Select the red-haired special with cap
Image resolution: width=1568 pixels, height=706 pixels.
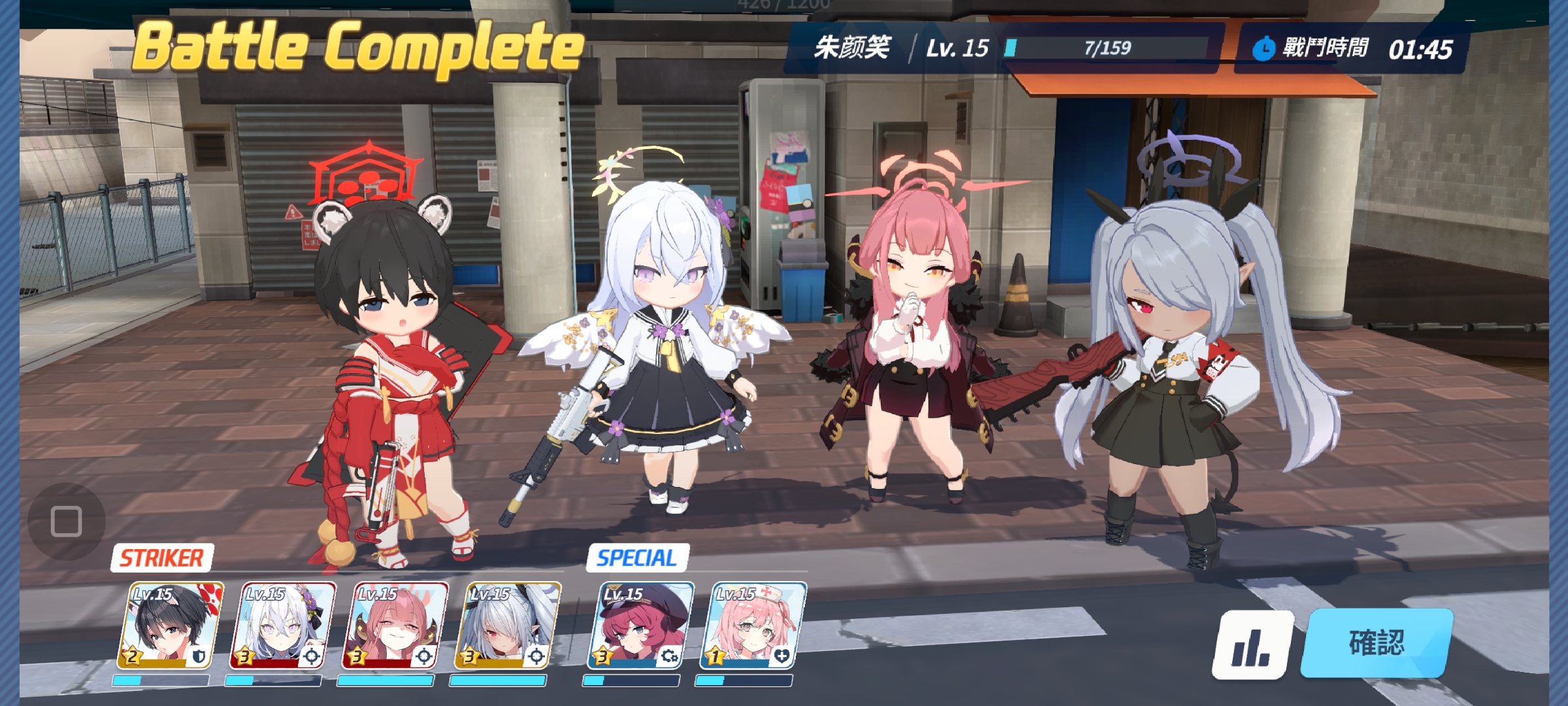639,626
